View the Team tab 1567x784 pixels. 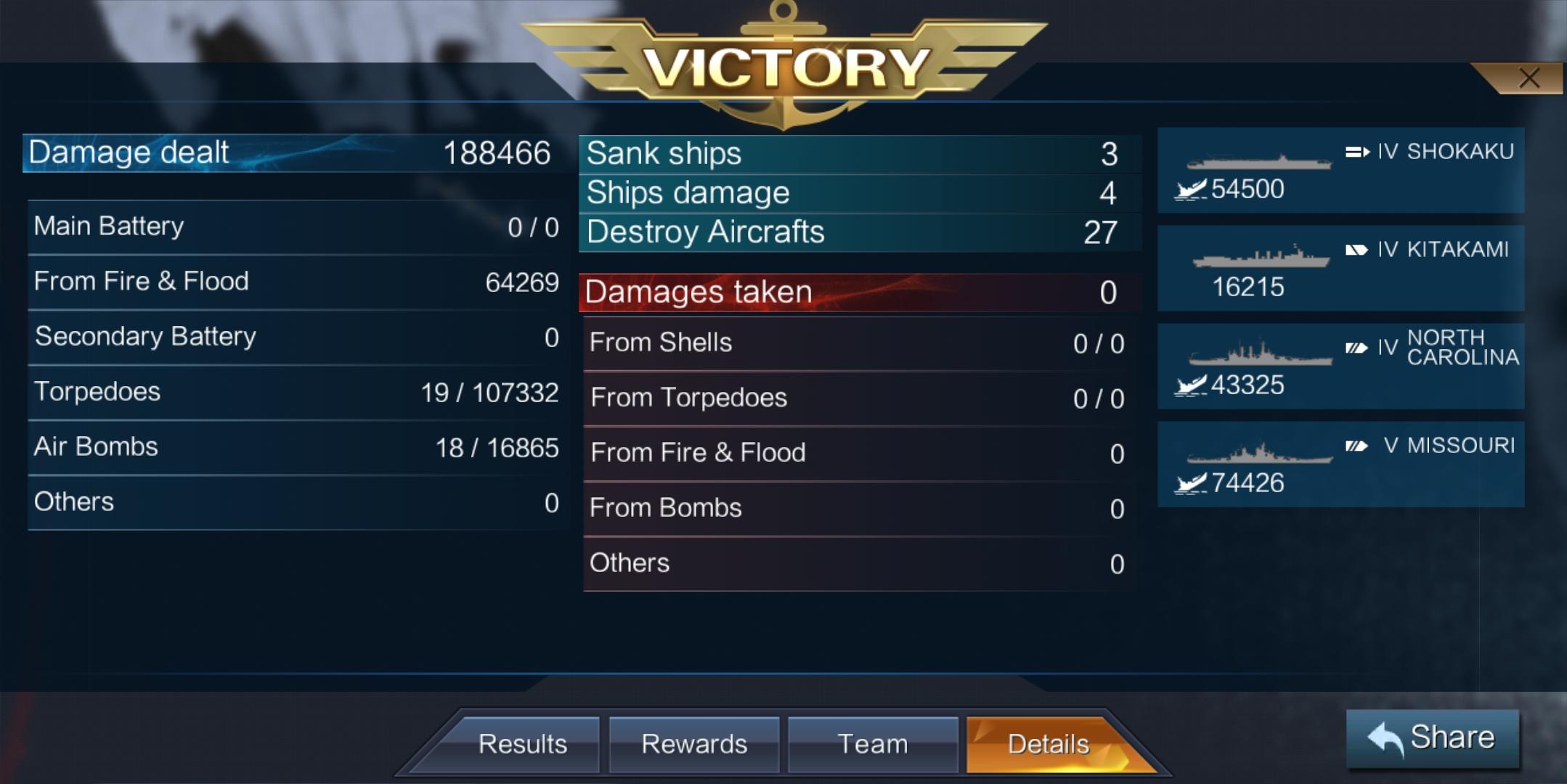click(871, 743)
